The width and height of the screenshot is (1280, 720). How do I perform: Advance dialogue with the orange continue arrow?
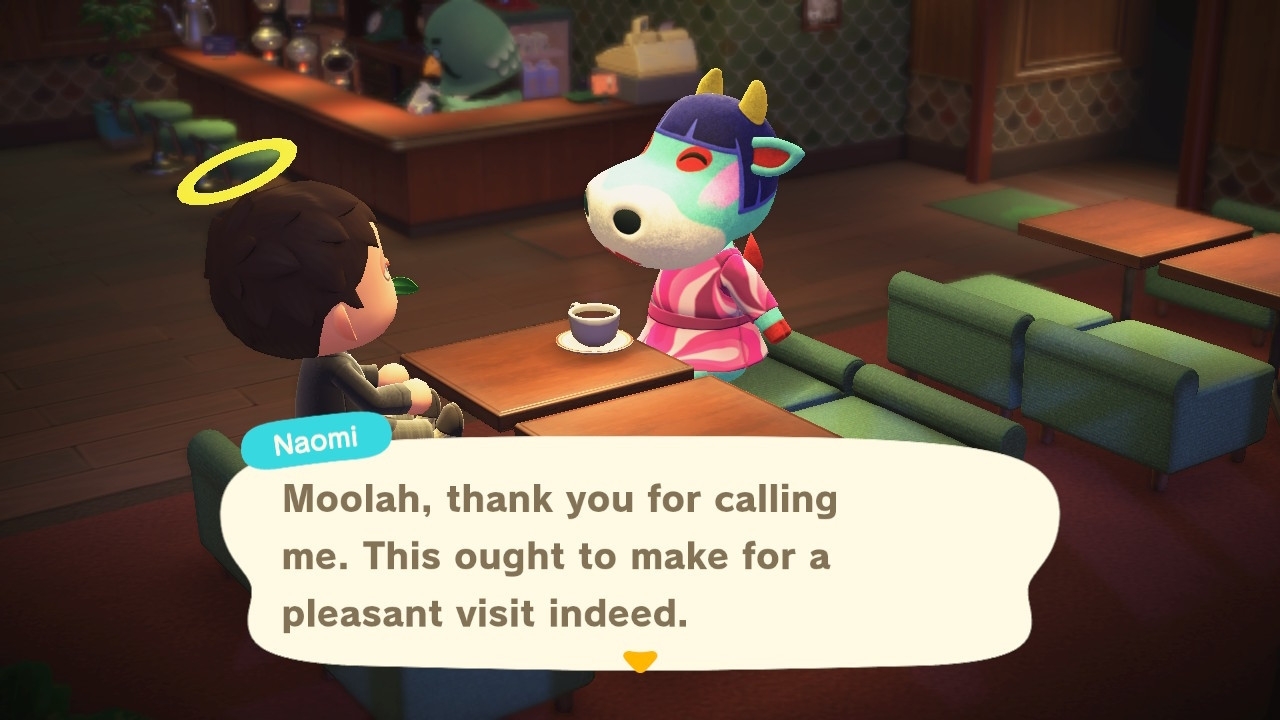click(x=640, y=661)
